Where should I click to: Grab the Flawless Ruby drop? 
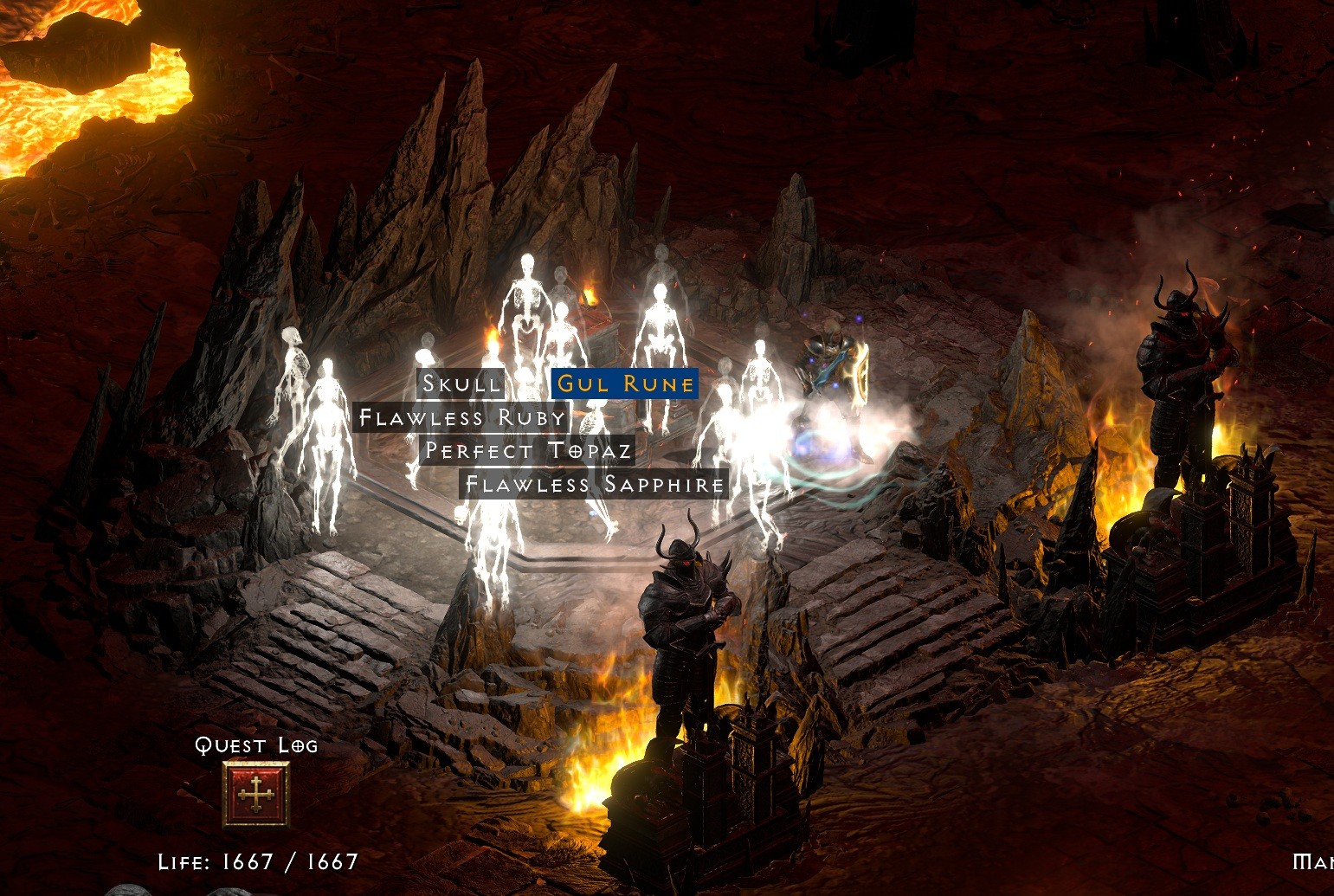[x=461, y=417]
